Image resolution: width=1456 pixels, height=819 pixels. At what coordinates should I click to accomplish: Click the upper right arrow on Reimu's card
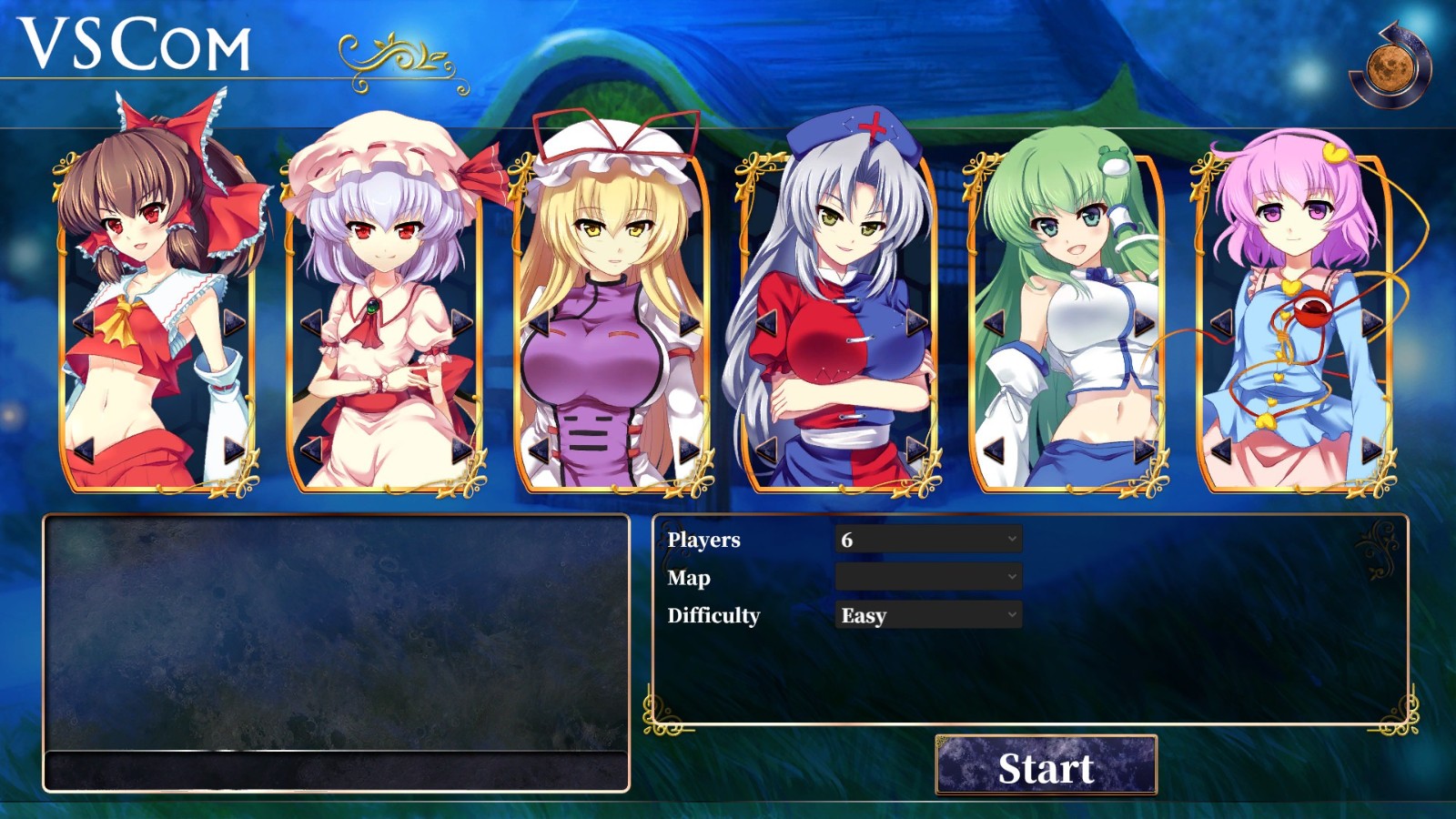(230, 321)
